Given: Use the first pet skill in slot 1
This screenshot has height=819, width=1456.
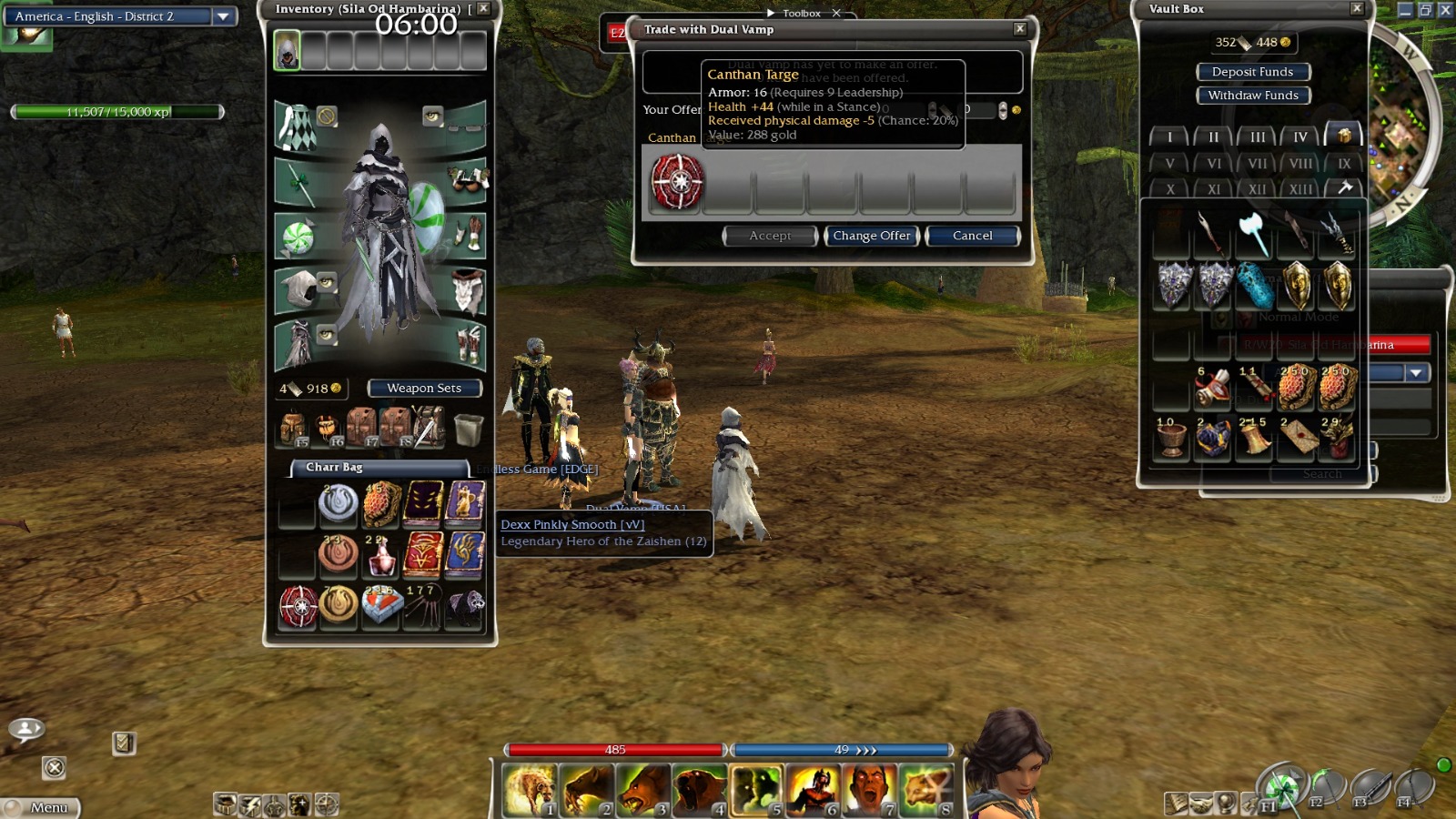Looking at the screenshot, I should pos(530,789).
